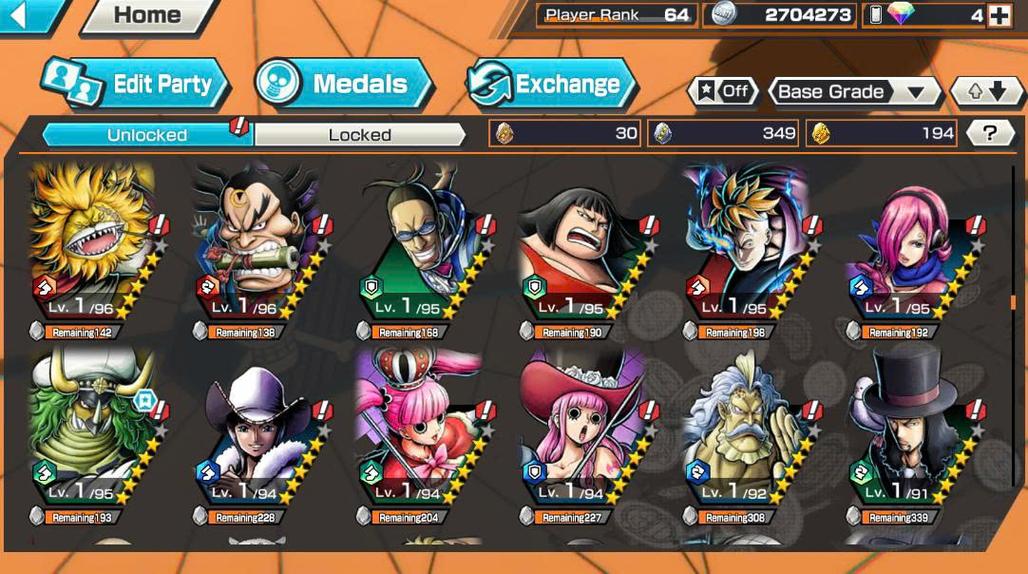Open the Medals screen
The height and width of the screenshot is (574, 1028).
tap(343, 84)
